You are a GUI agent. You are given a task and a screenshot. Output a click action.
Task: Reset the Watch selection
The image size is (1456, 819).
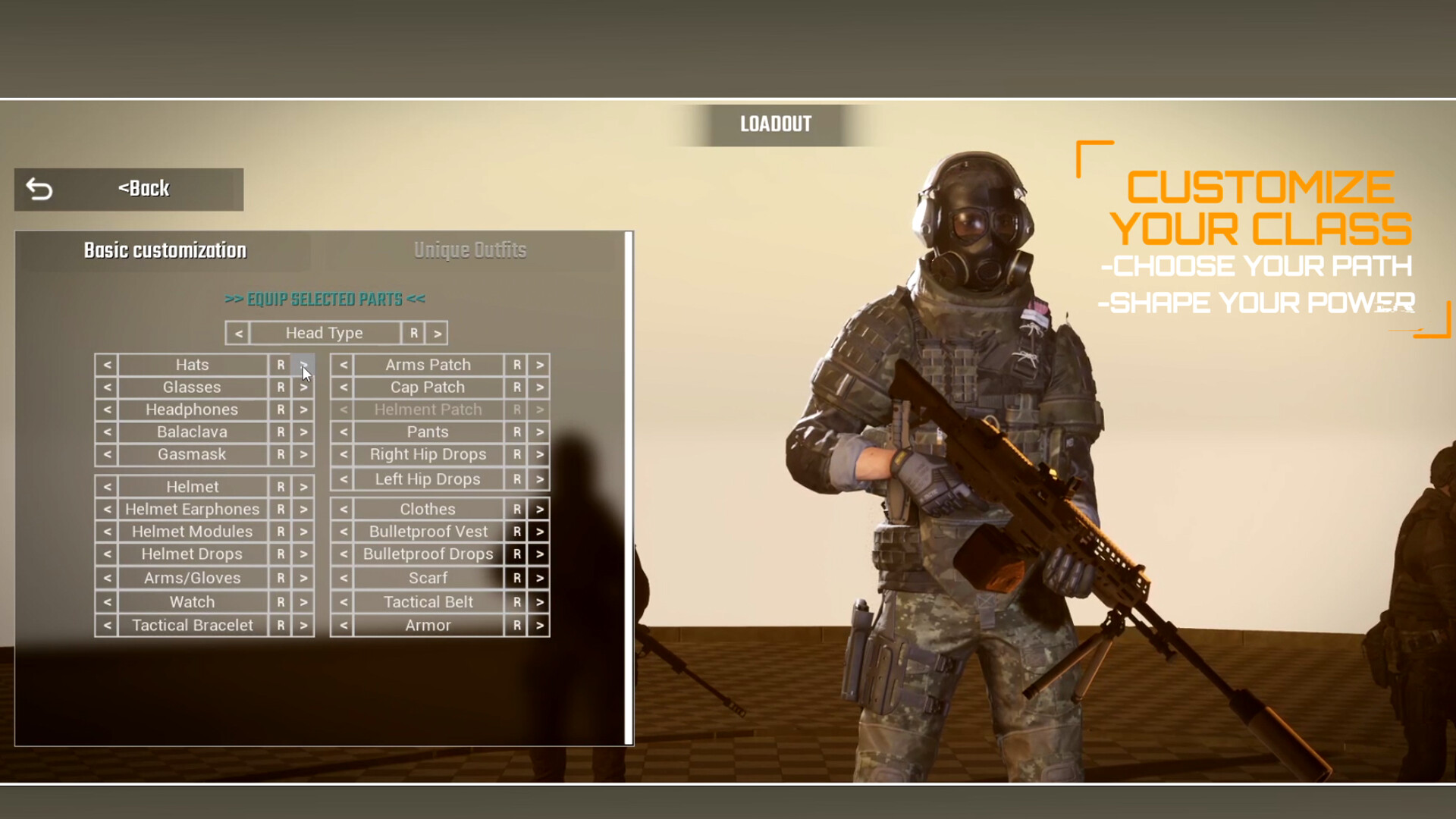click(x=281, y=601)
